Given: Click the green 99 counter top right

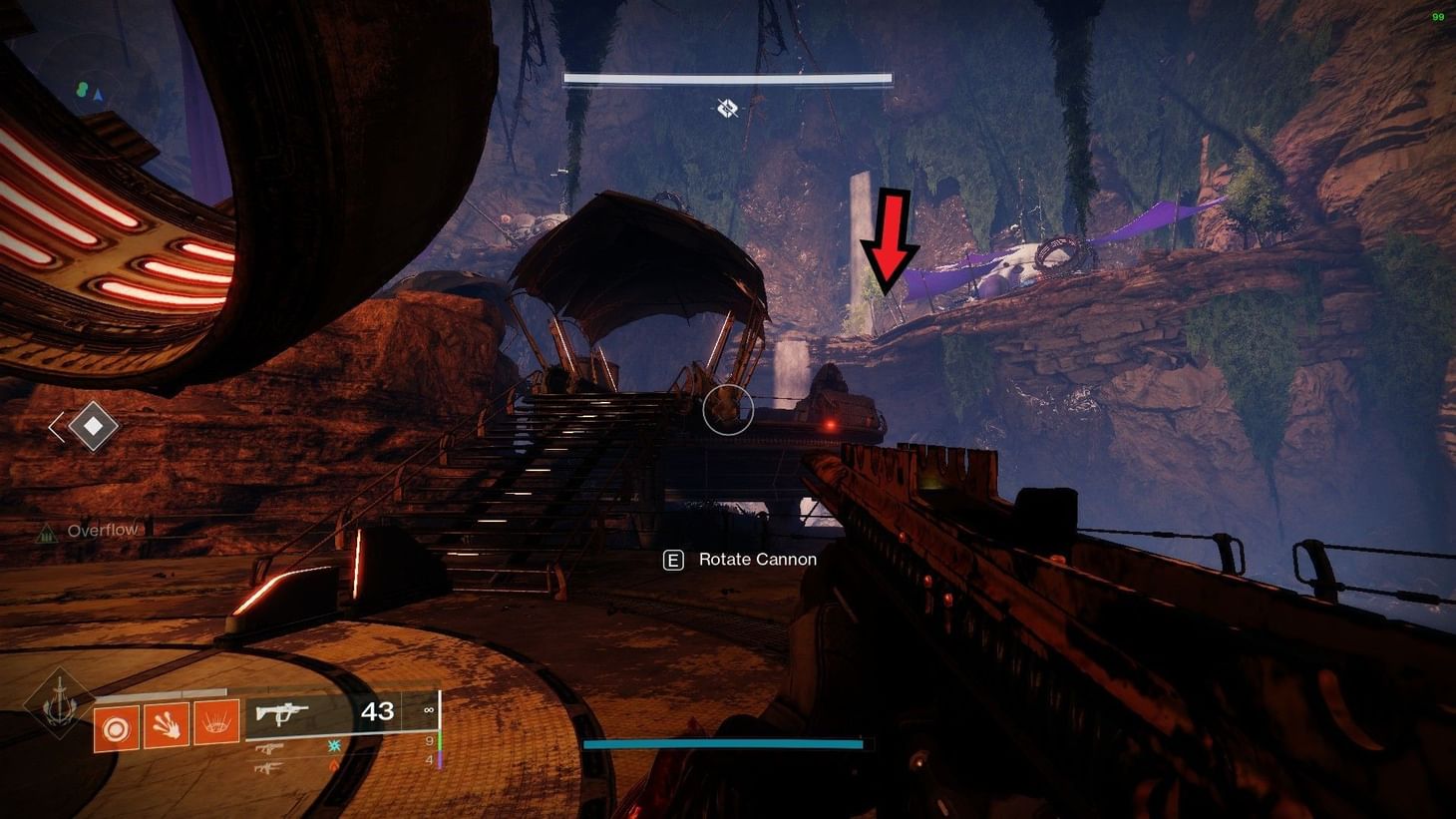Looking at the screenshot, I should click(x=1436, y=17).
